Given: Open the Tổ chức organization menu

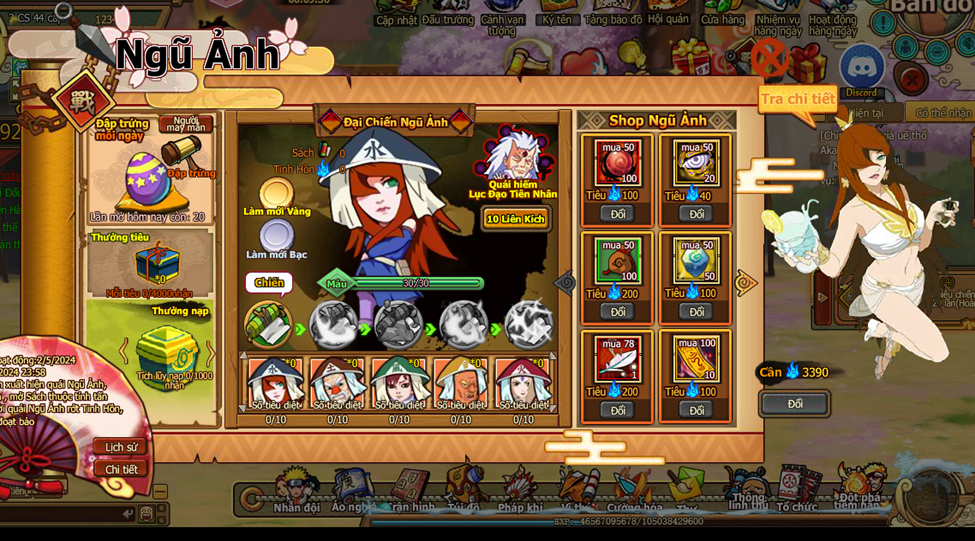Looking at the screenshot, I should tap(797, 492).
